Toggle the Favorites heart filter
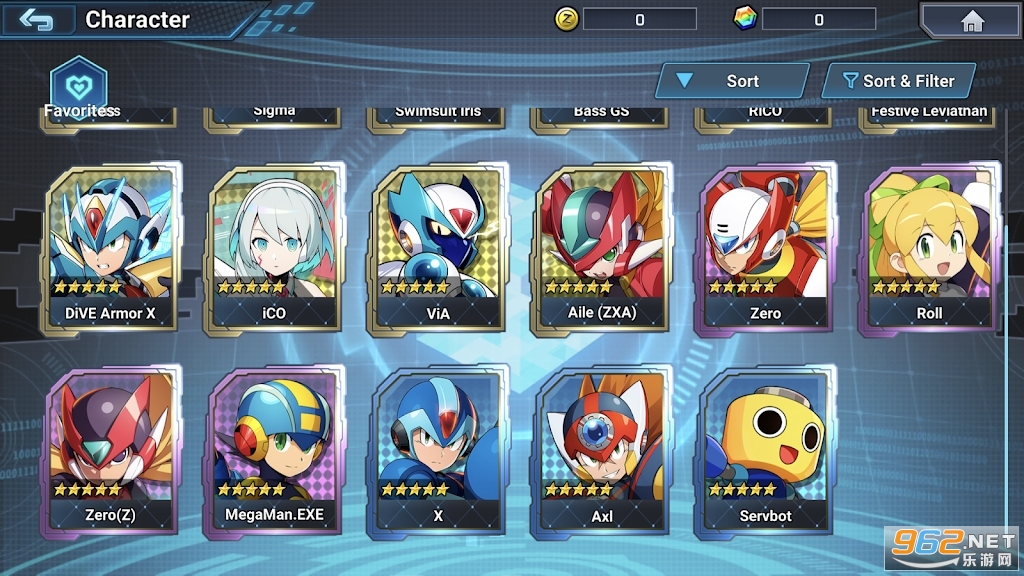The width and height of the screenshot is (1024, 576). pyautogui.click(x=79, y=84)
